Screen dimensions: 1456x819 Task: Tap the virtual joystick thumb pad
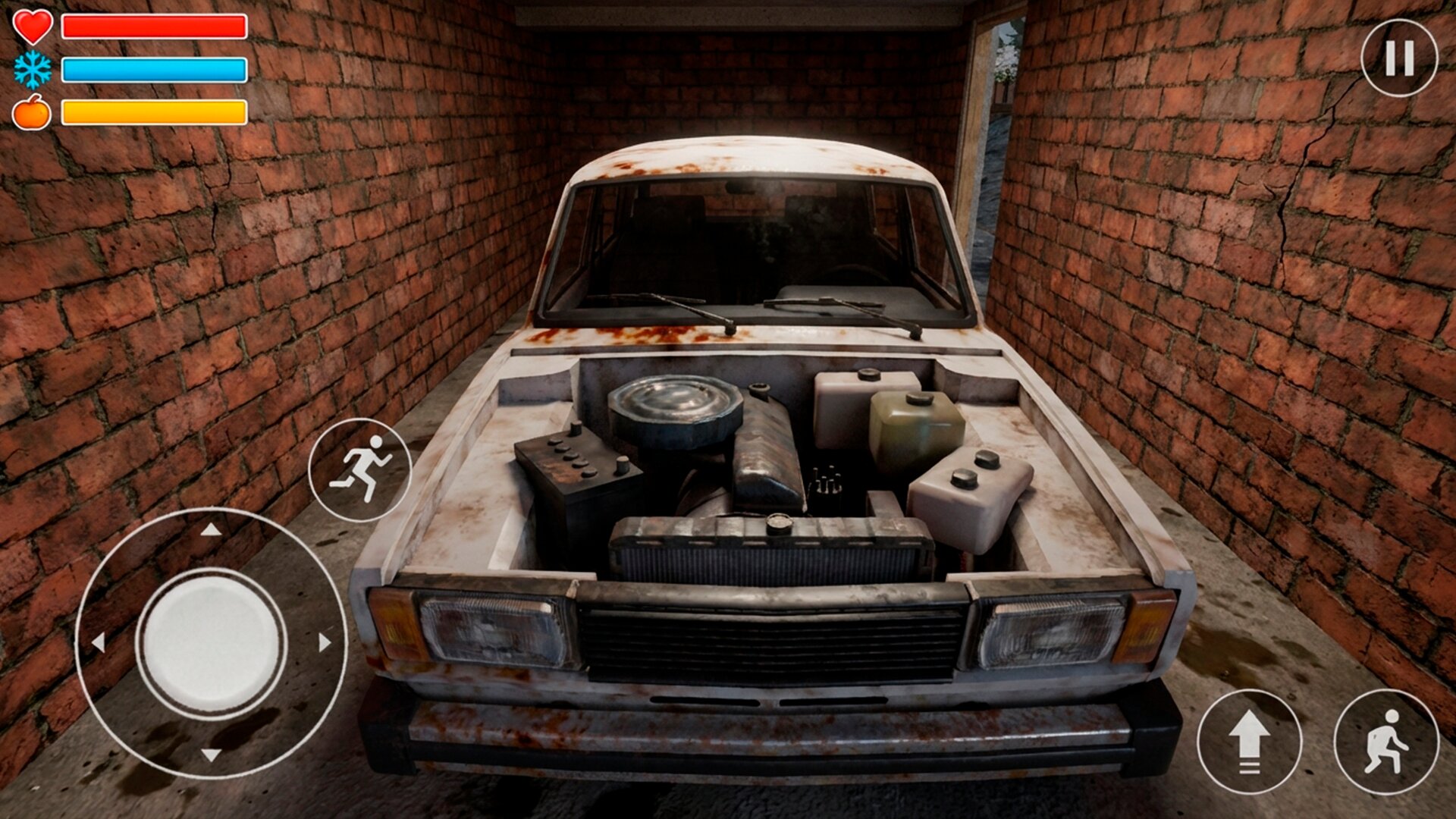pyautogui.click(x=212, y=642)
